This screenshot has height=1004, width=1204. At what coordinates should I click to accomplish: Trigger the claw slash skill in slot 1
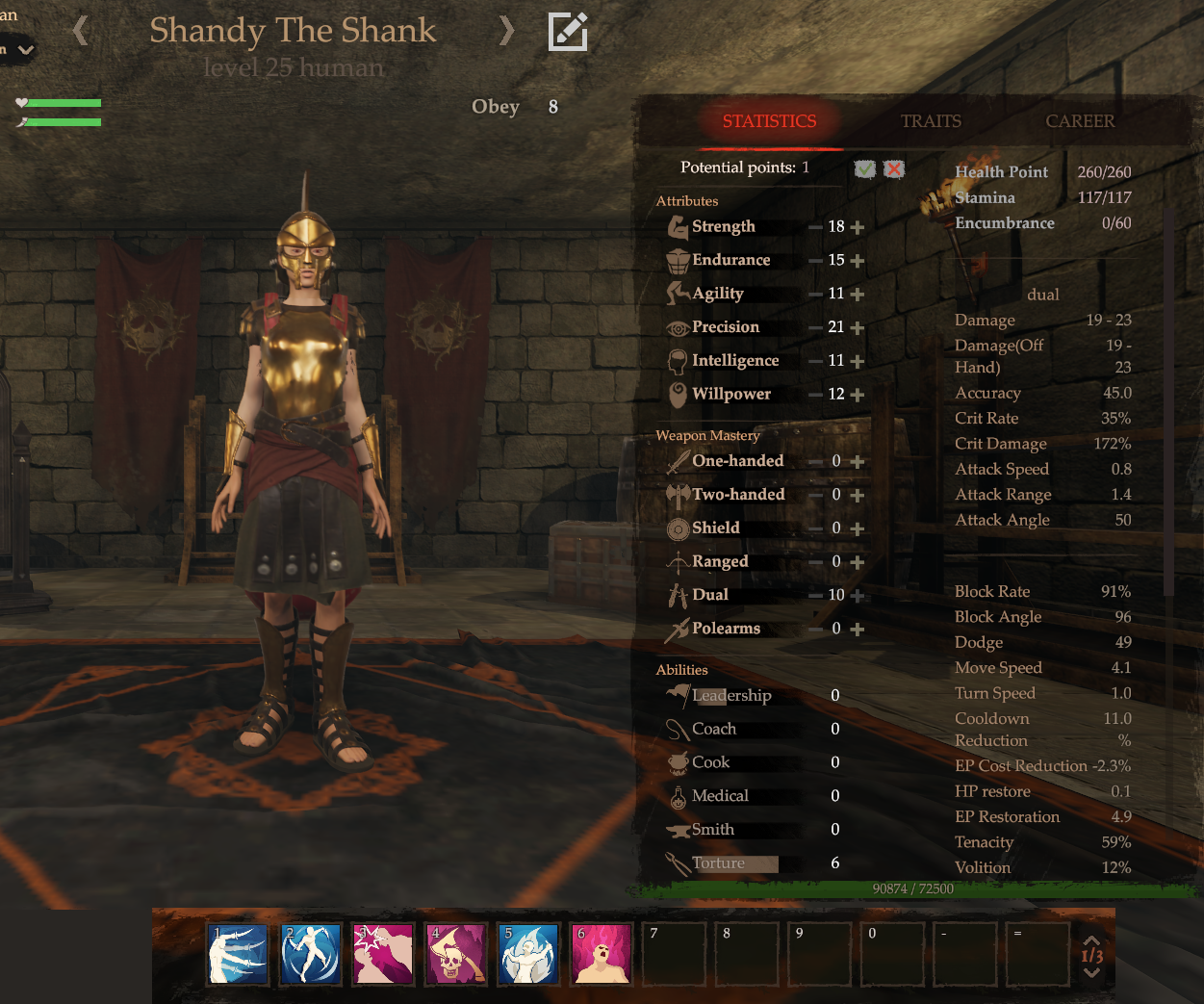(x=238, y=954)
